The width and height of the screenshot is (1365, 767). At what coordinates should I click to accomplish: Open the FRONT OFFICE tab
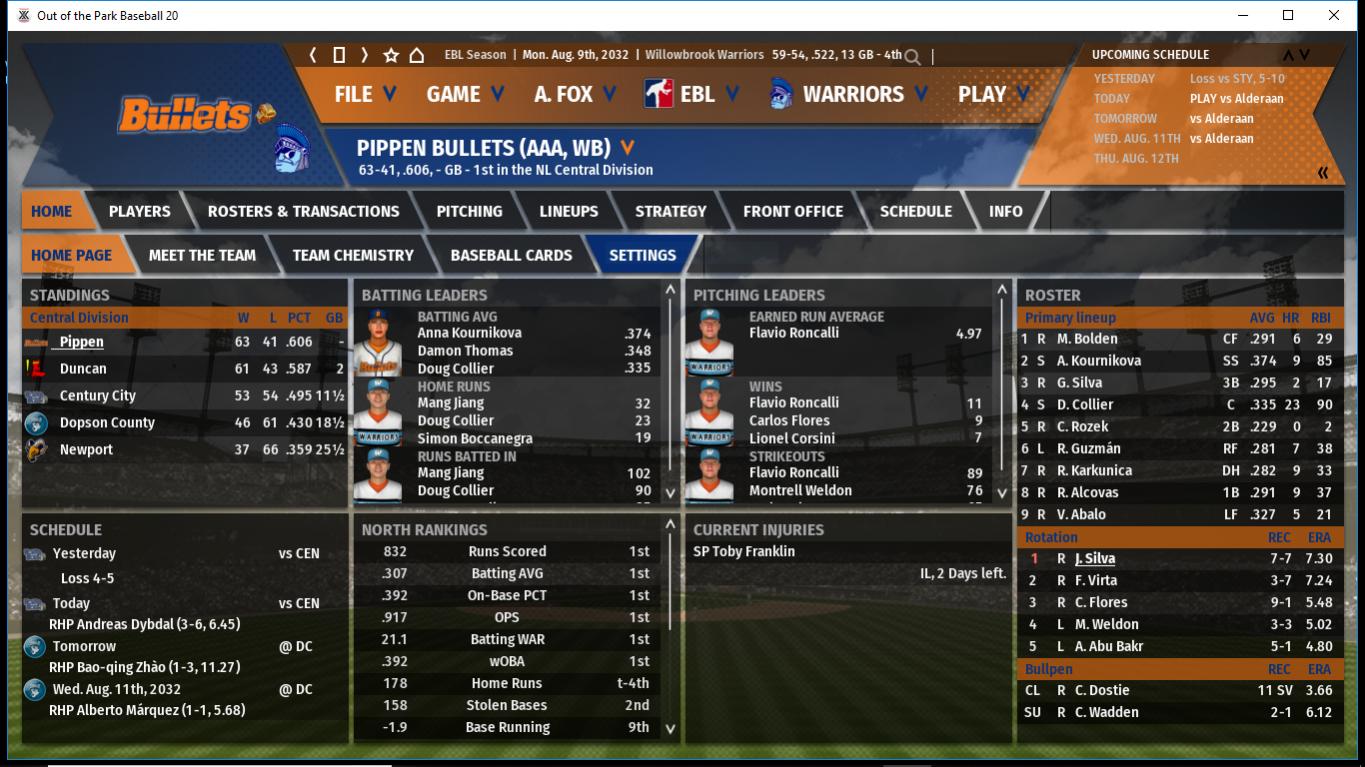click(x=793, y=211)
